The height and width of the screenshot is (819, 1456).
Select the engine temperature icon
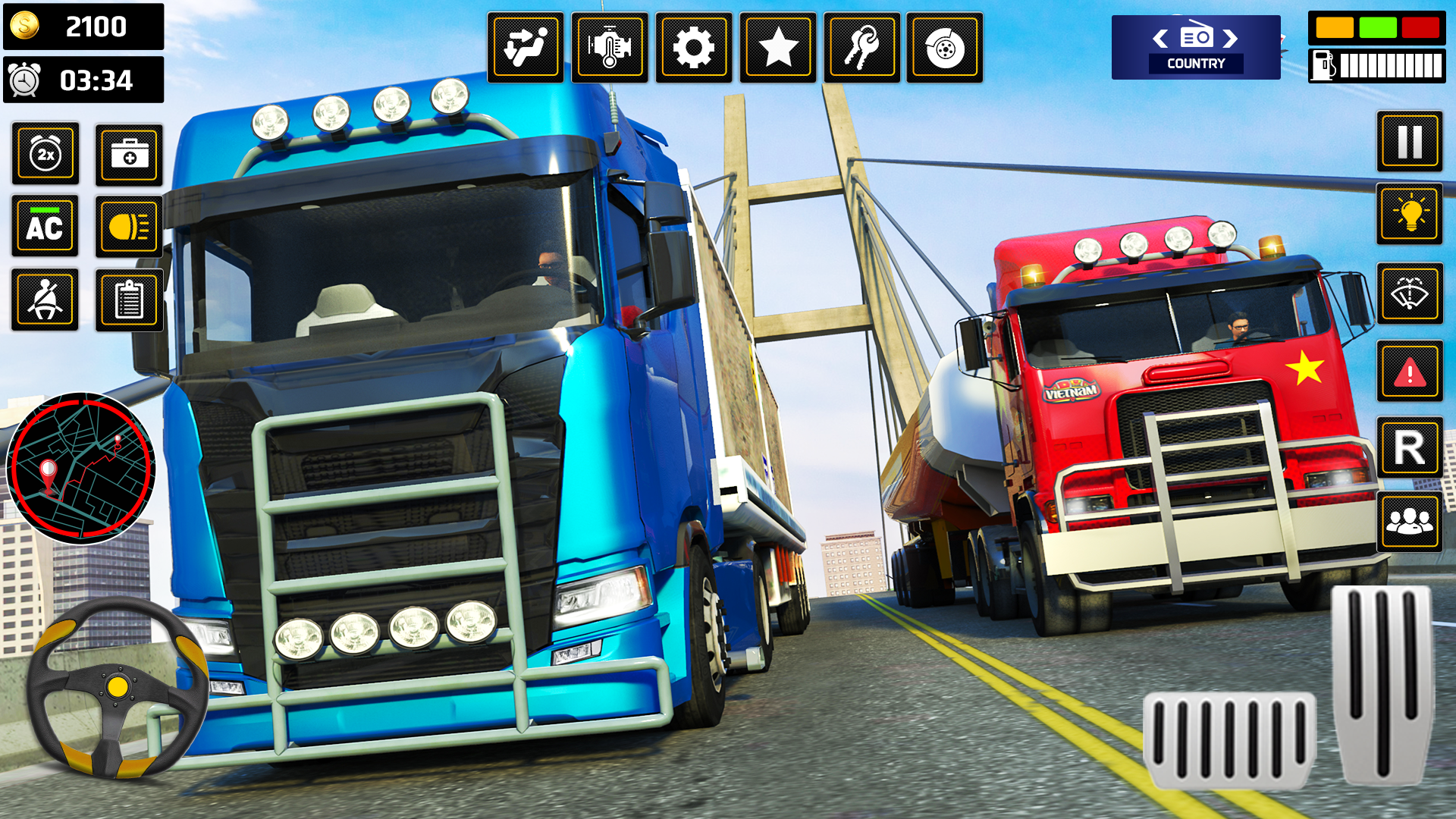610,47
